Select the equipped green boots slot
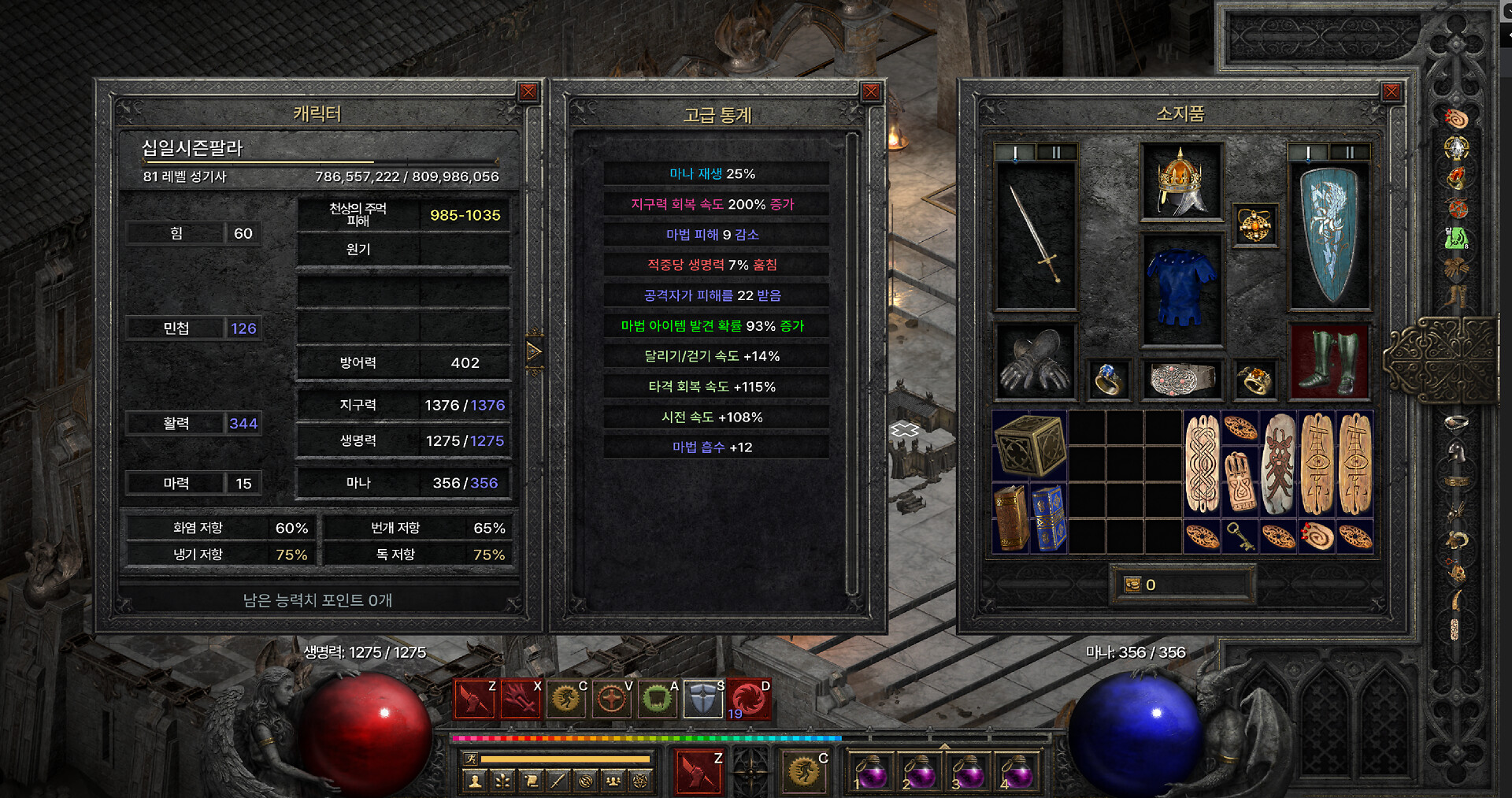The image size is (1512, 798). (x=1329, y=362)
